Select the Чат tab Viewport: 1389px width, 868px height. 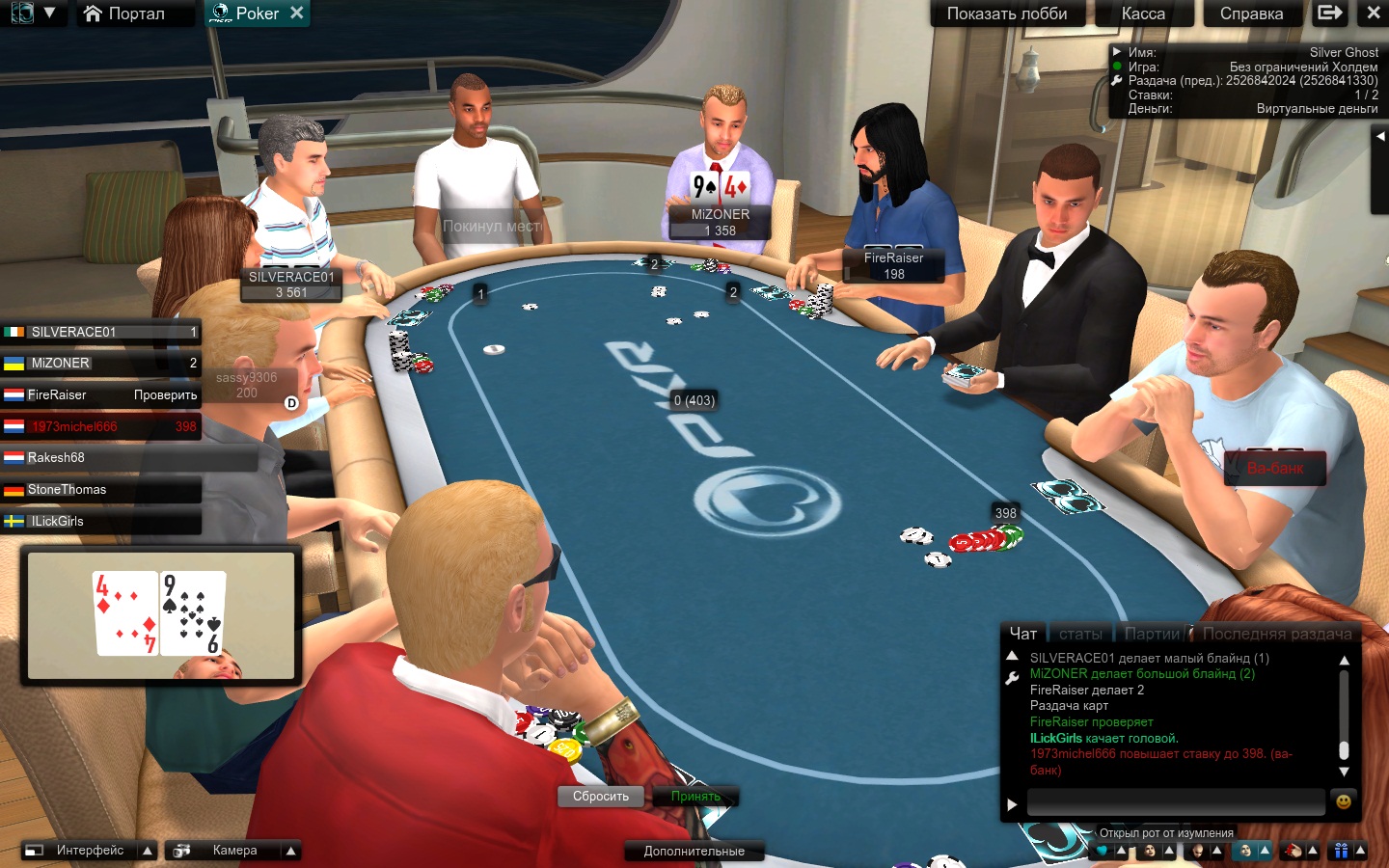tap(1023, 634)
